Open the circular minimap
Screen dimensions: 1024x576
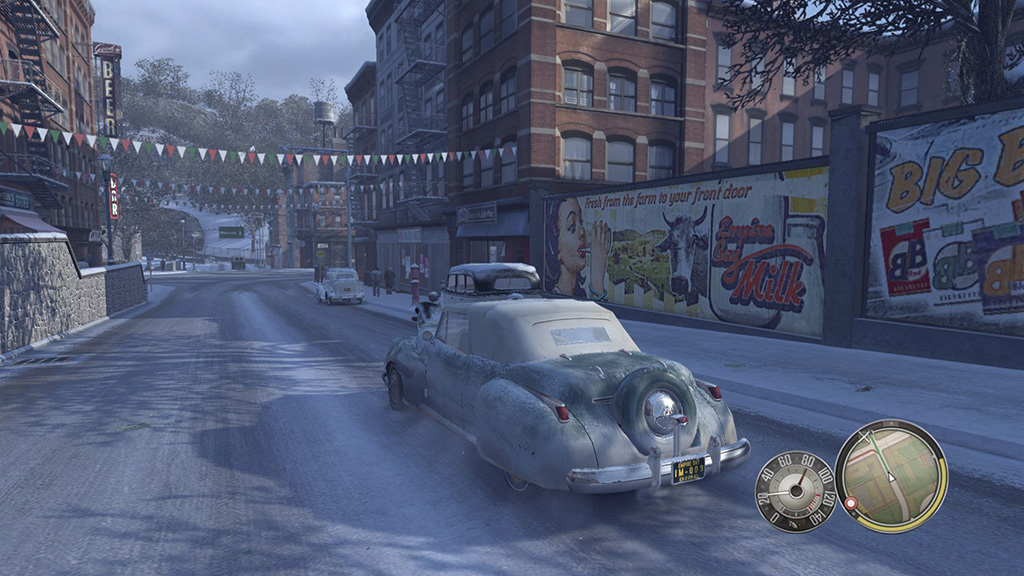[891, 476]
